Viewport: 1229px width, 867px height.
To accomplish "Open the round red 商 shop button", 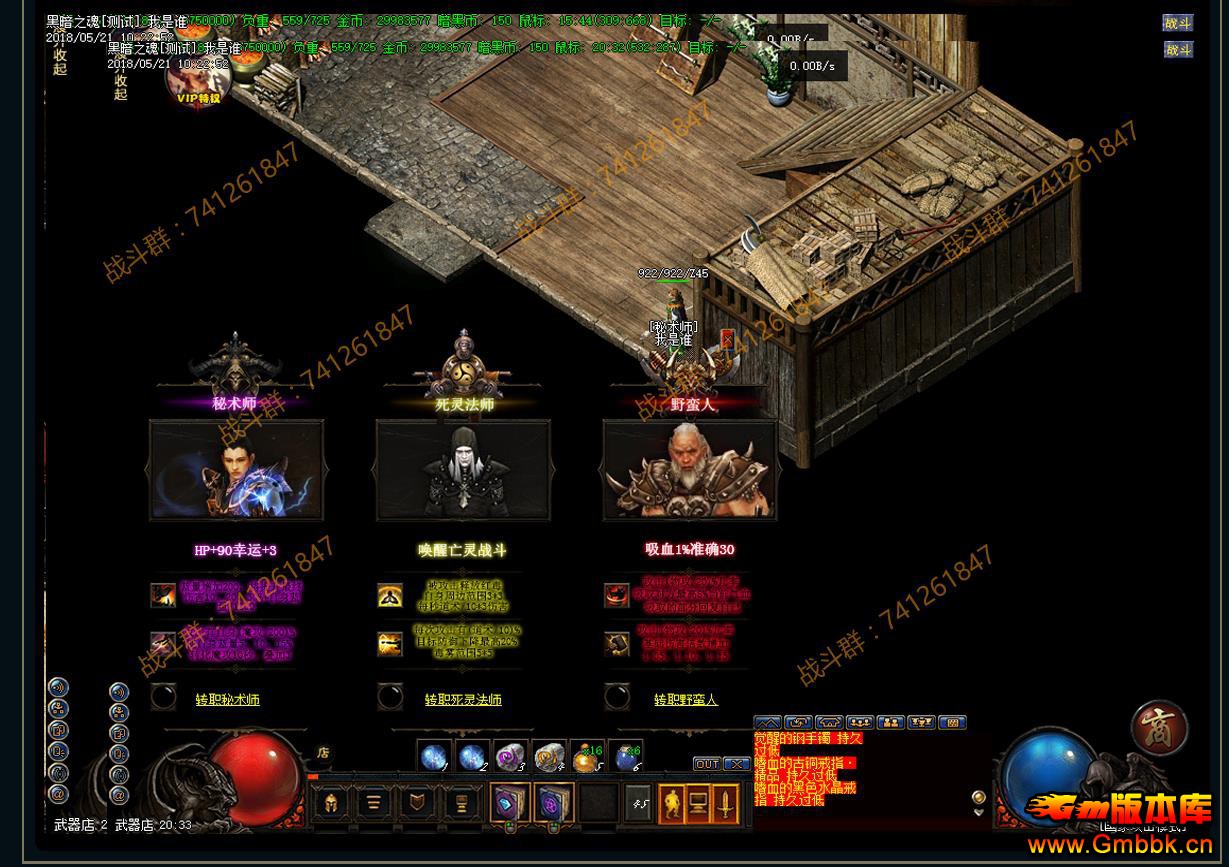I will click(1160, 727).
